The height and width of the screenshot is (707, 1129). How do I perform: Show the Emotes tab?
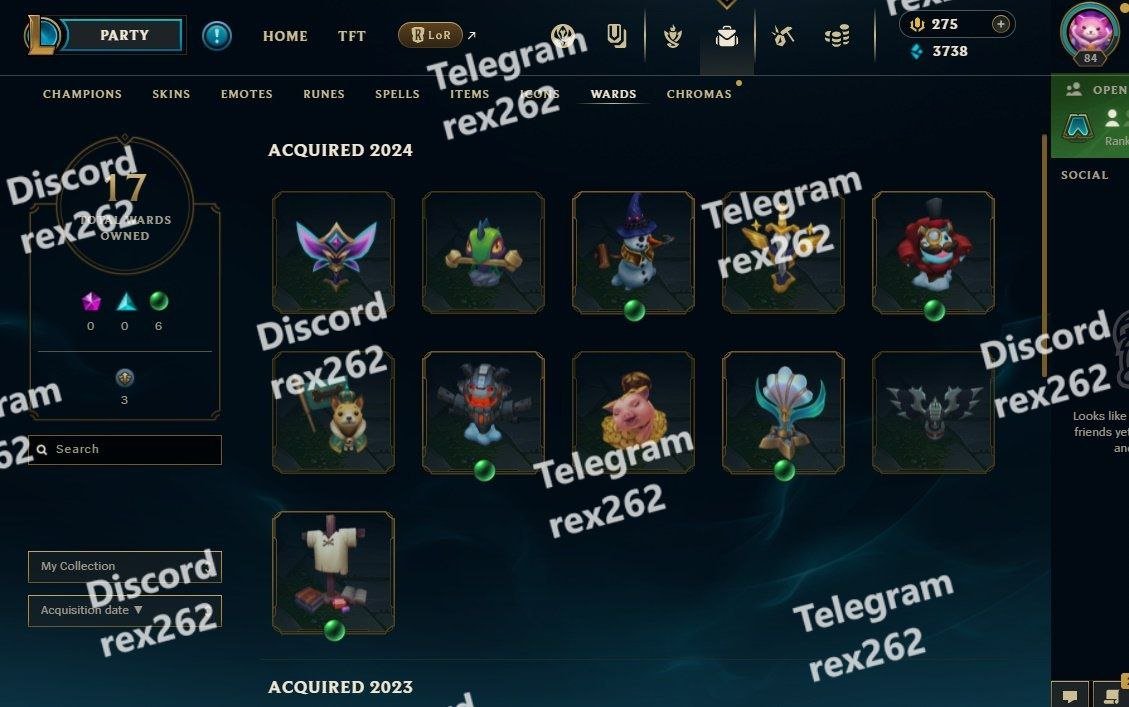pos(247,94)
